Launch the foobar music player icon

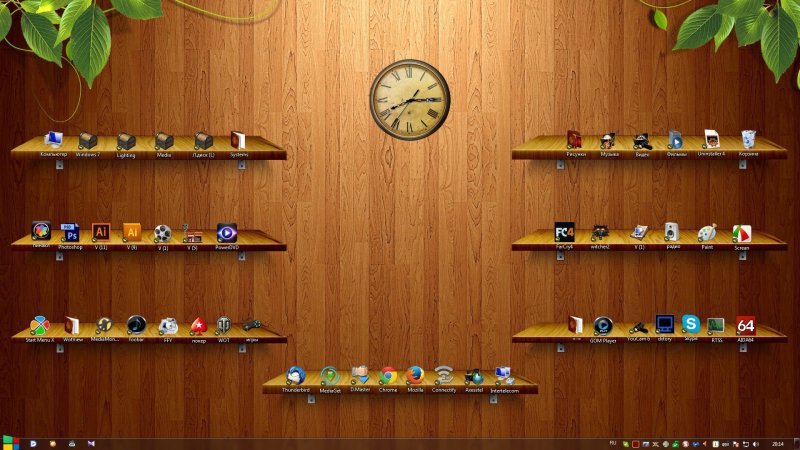point(136,325)
